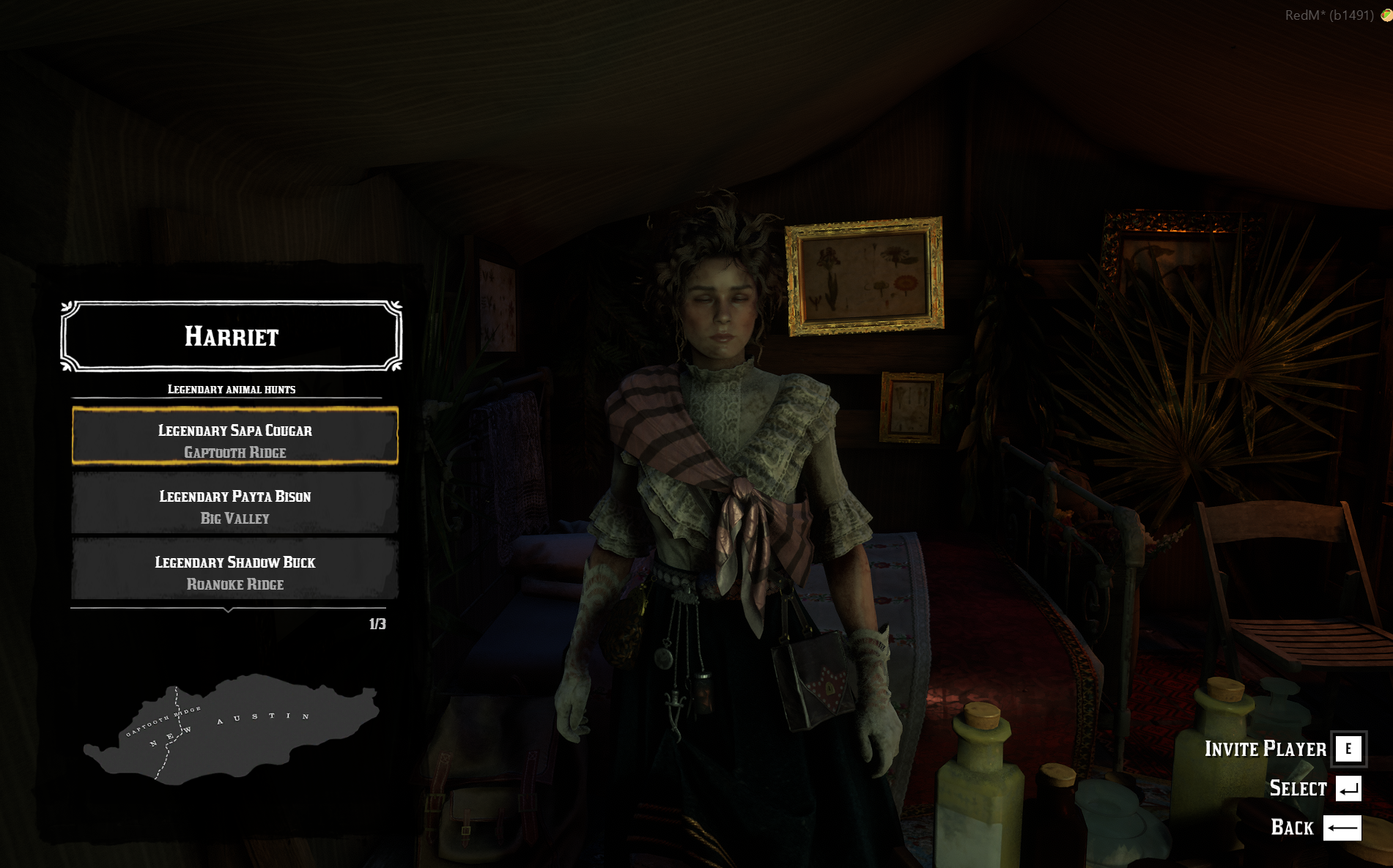Screen dimensions: 1393x868
Task: Expand the next page of legendary hunts via 1/3 indicator
Action: coord(377,623)
